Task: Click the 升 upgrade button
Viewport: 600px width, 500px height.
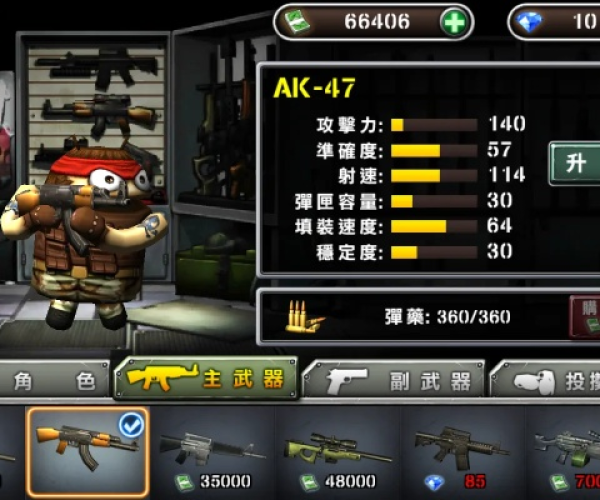Action: (x=575, y=164)
